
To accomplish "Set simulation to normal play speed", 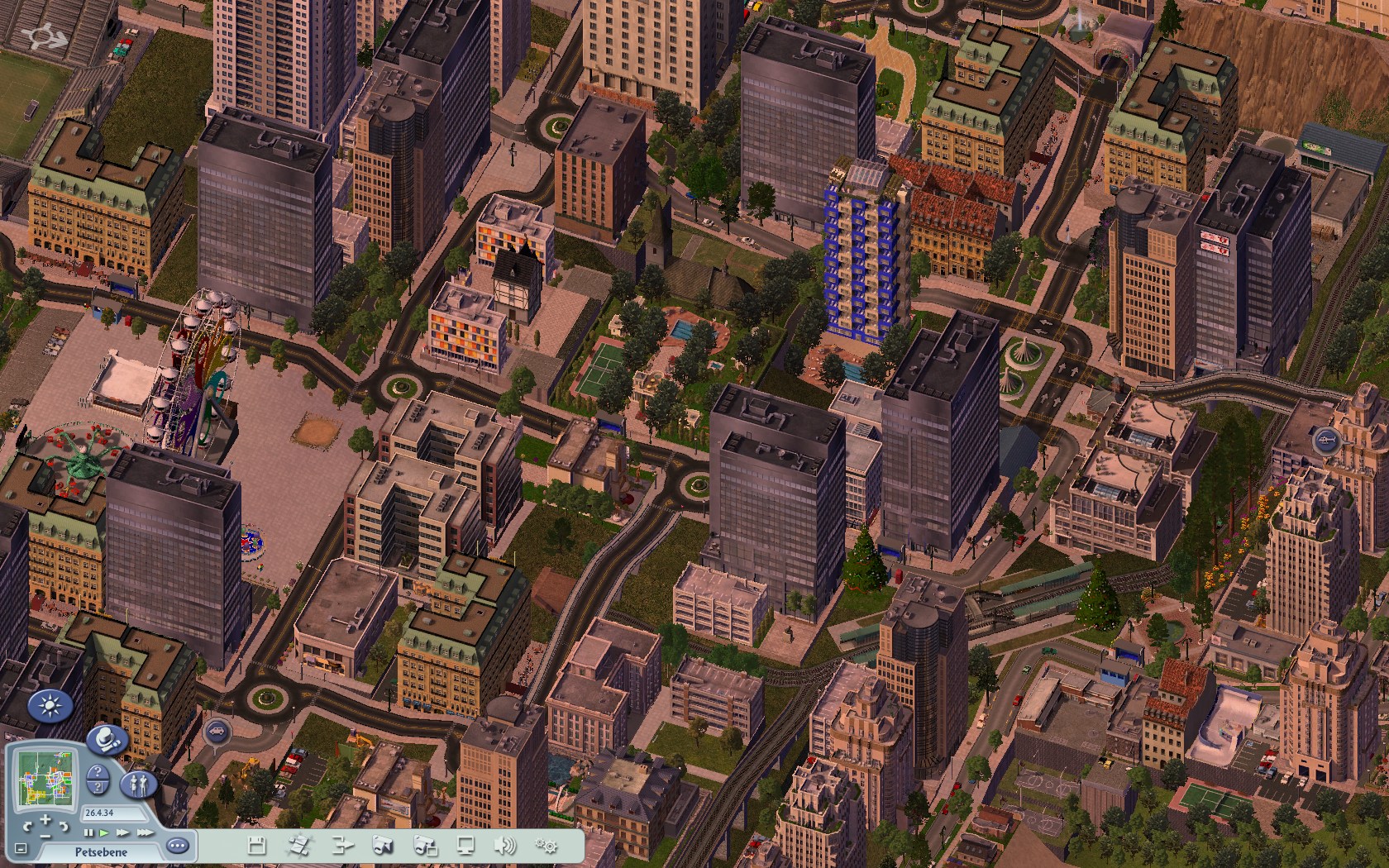I will coord(104,832).
